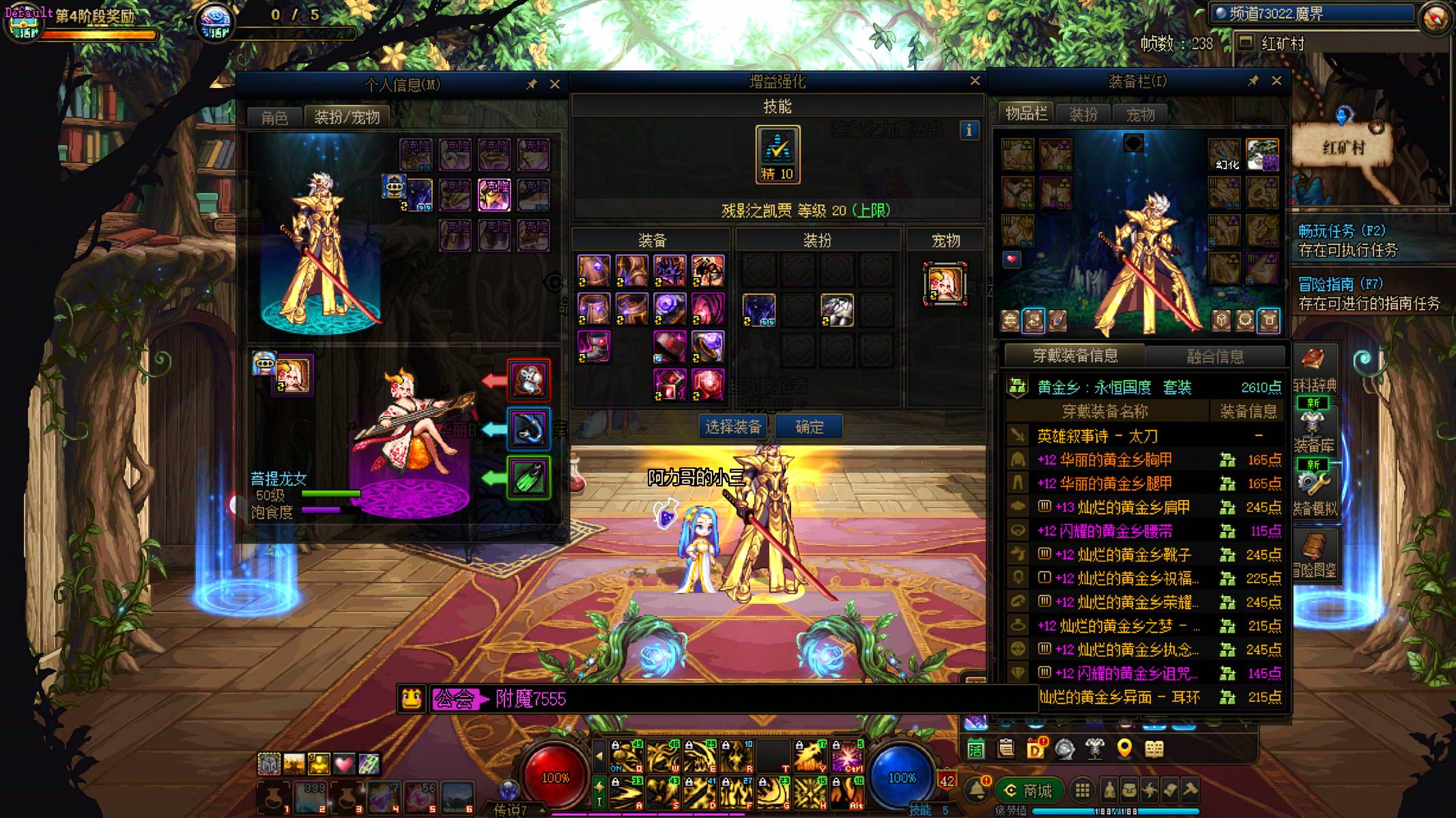This screenshot has width=1456, height=818.
Task: Open the 融合信息 tab
Action: [1215, 355]
